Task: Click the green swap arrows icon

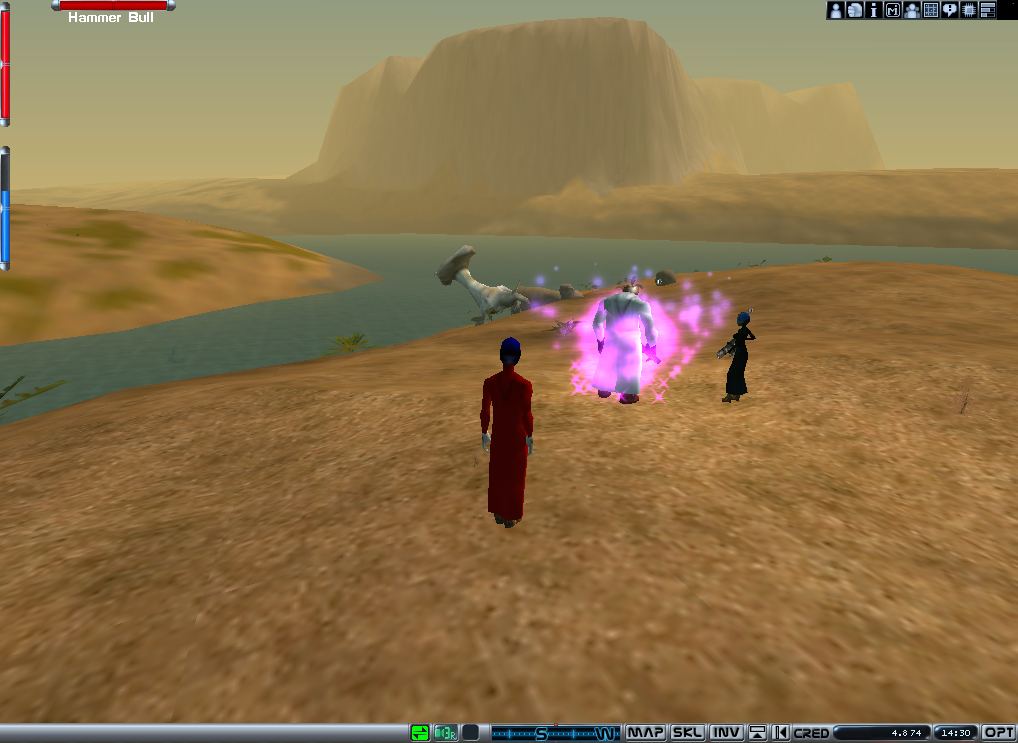Action: (x=420, y=733)
